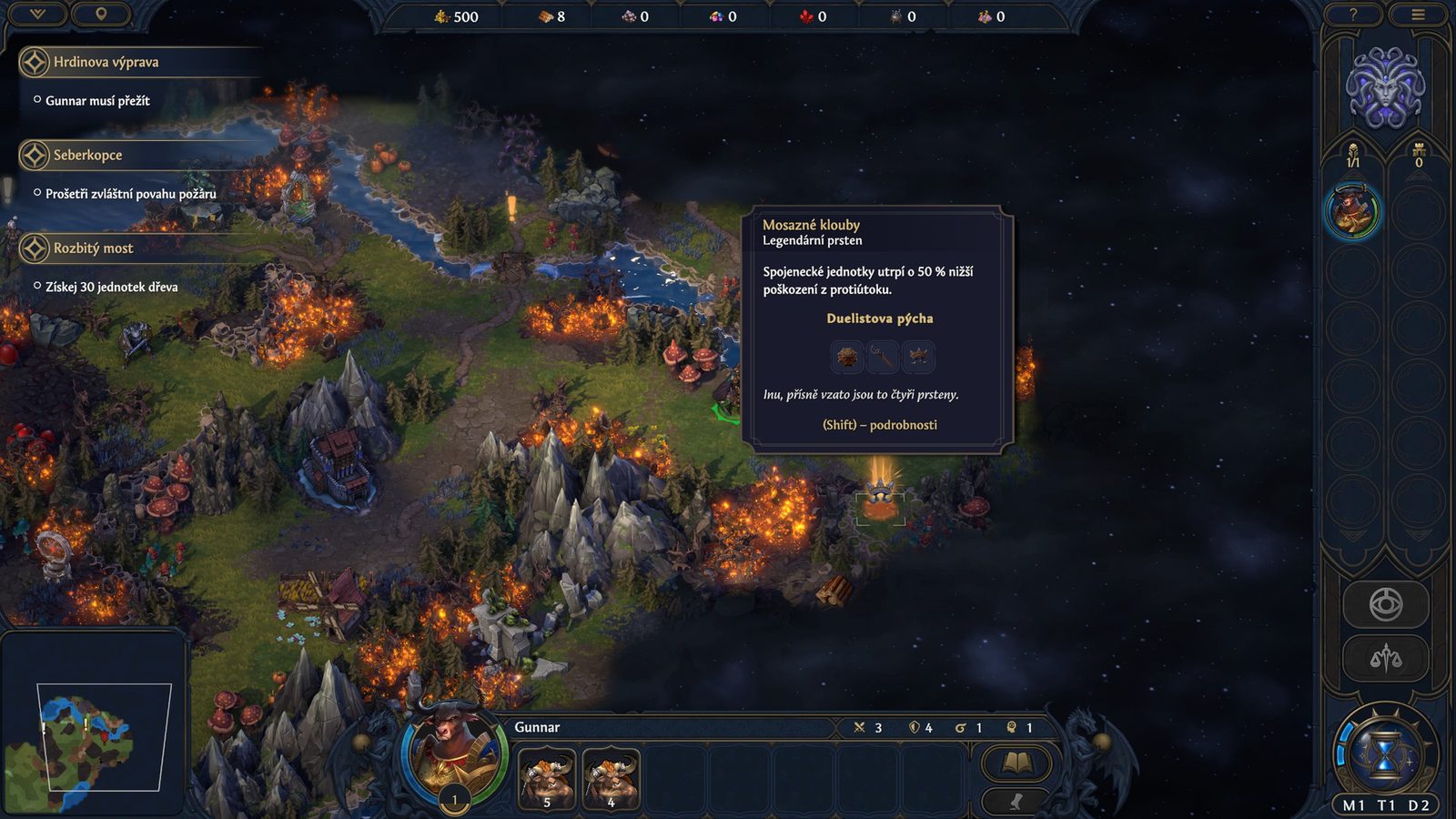
Task: Open the main menu hamburger button
Action: pos(1418,15)
